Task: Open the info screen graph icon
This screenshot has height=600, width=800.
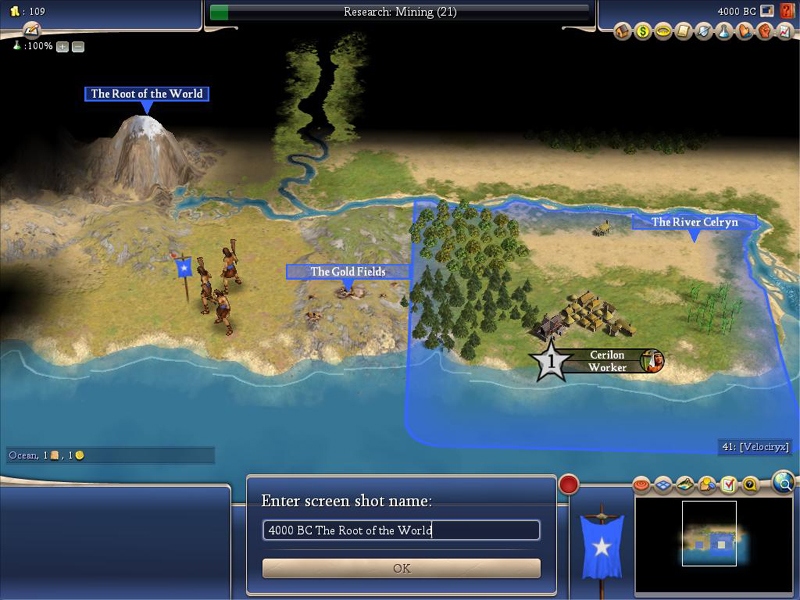Action: point(783,32)
